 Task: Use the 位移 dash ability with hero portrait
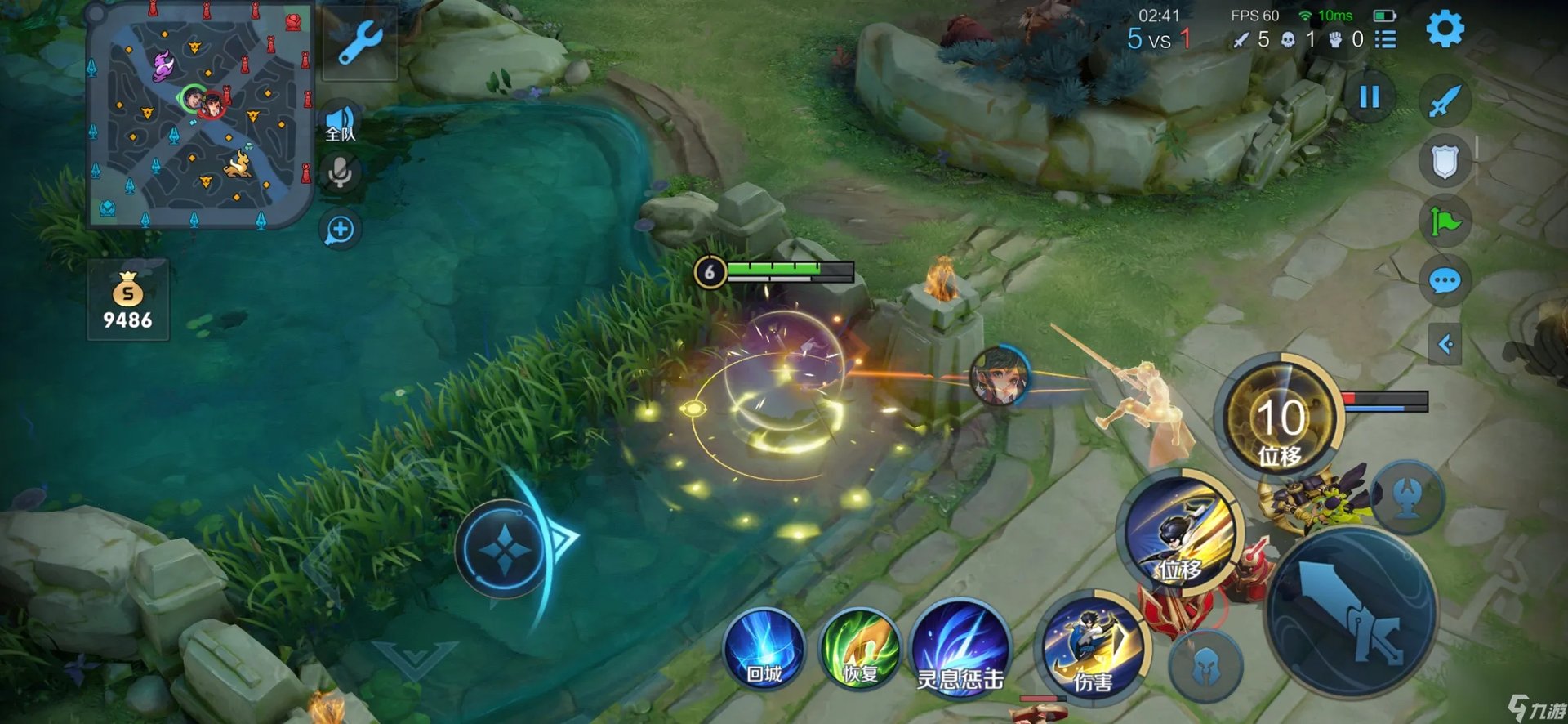(x=1181, y=531)
